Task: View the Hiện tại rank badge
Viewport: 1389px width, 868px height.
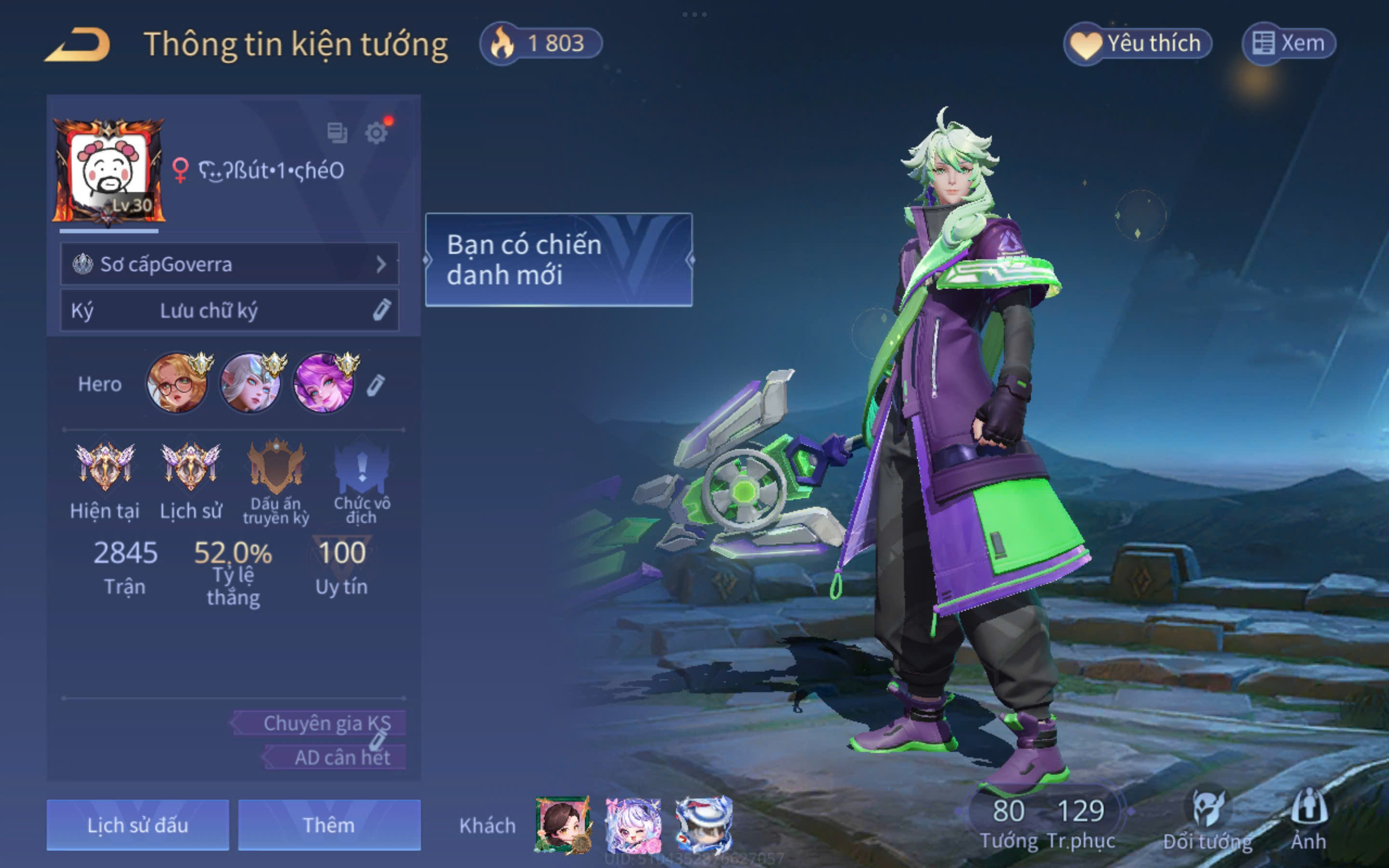Action: [105, 468]
